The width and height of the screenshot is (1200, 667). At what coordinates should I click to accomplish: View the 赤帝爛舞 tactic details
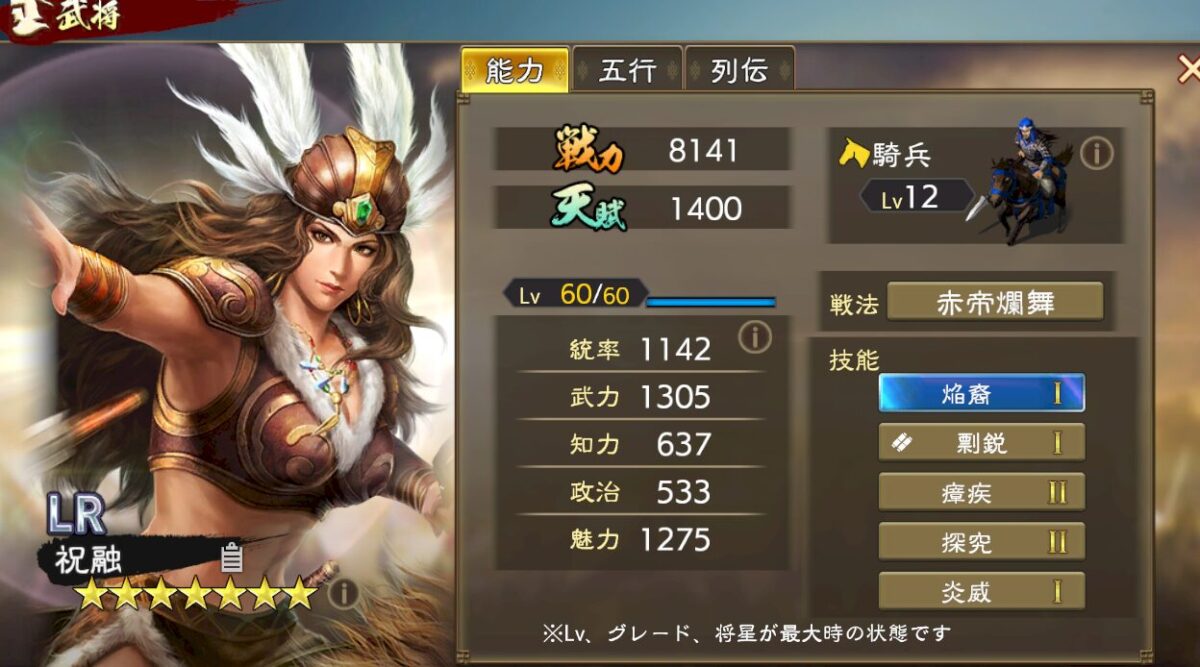[x=994, y=302]
